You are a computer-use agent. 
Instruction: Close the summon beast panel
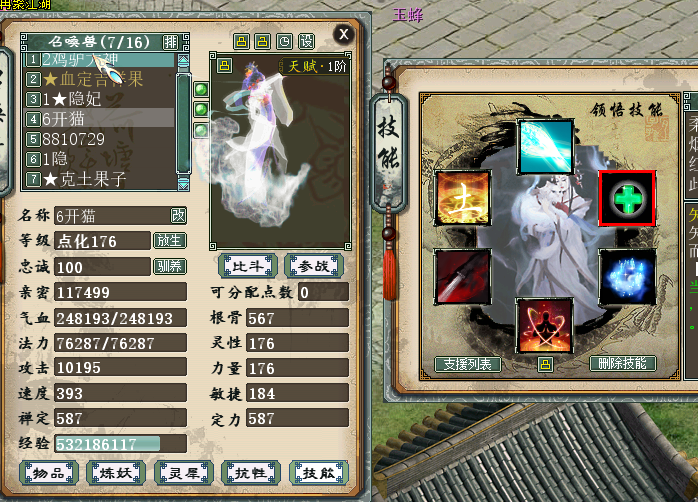[344, 34]
